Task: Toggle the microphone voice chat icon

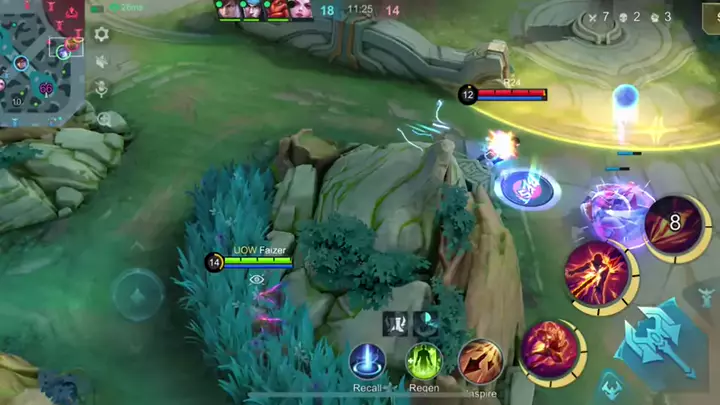Action: click(101, 89)
